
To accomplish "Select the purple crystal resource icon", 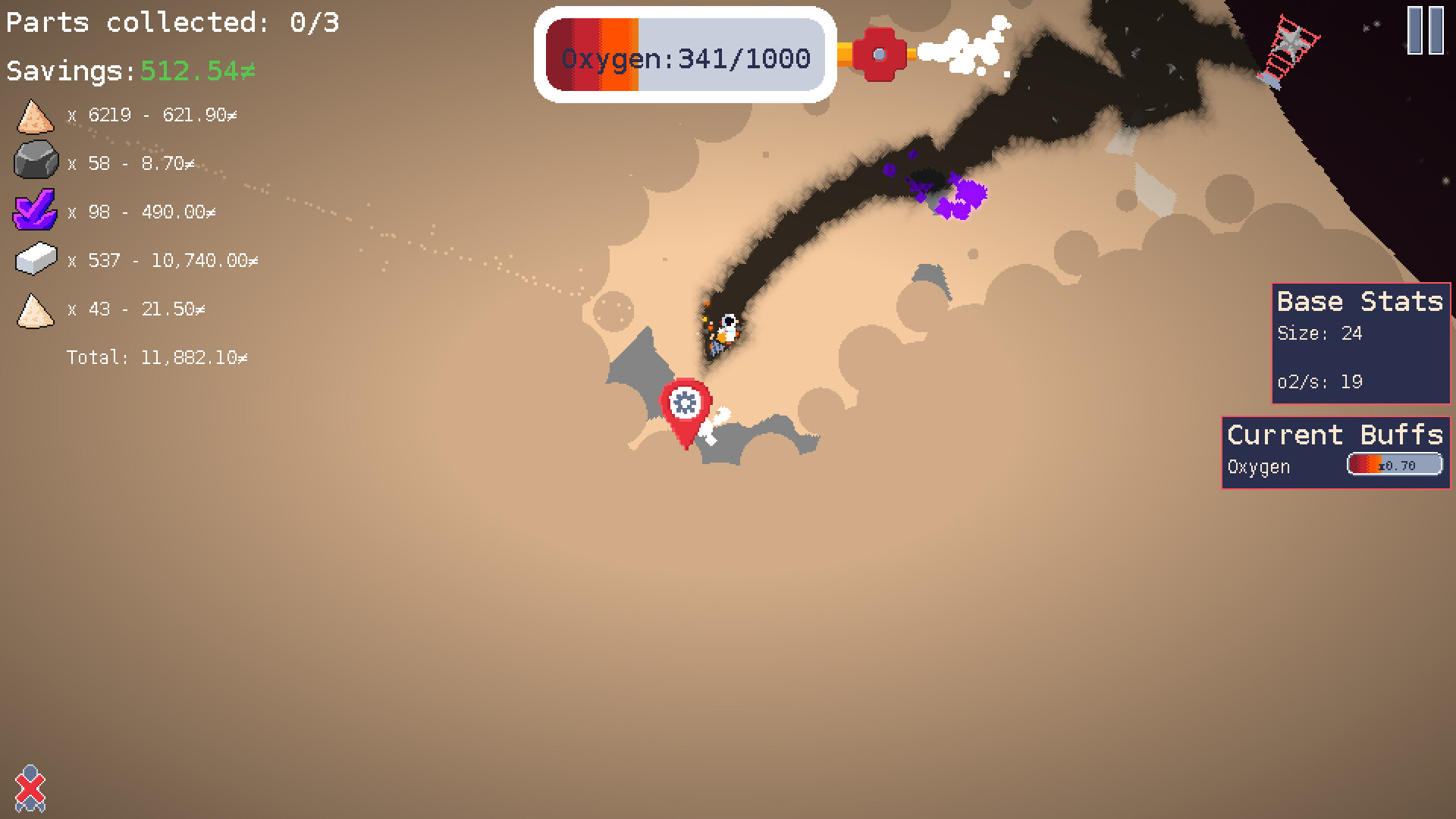I will 35,212.
